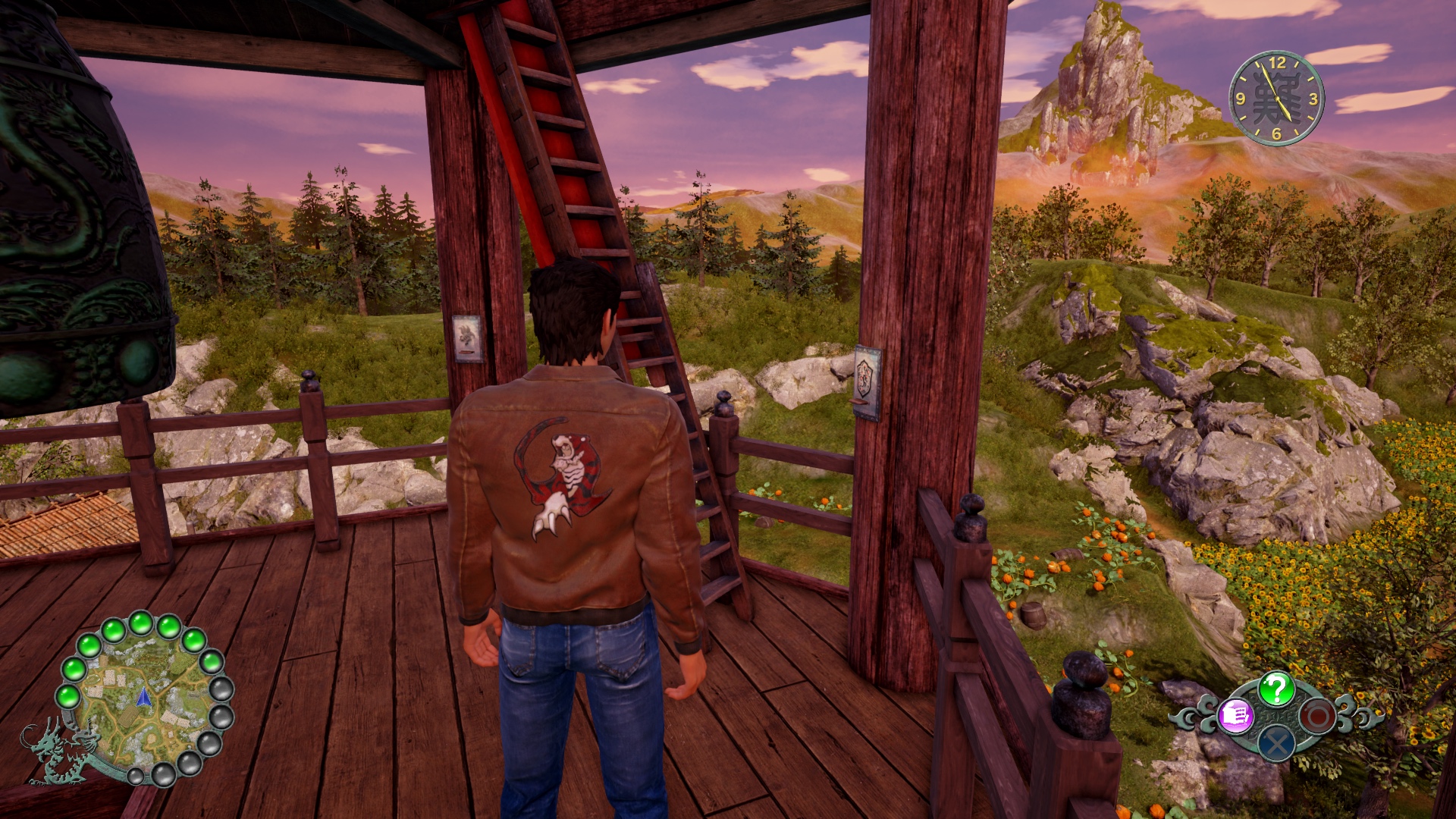Open the circular village minimap
Screen dimensions: 1456x819
143,698
